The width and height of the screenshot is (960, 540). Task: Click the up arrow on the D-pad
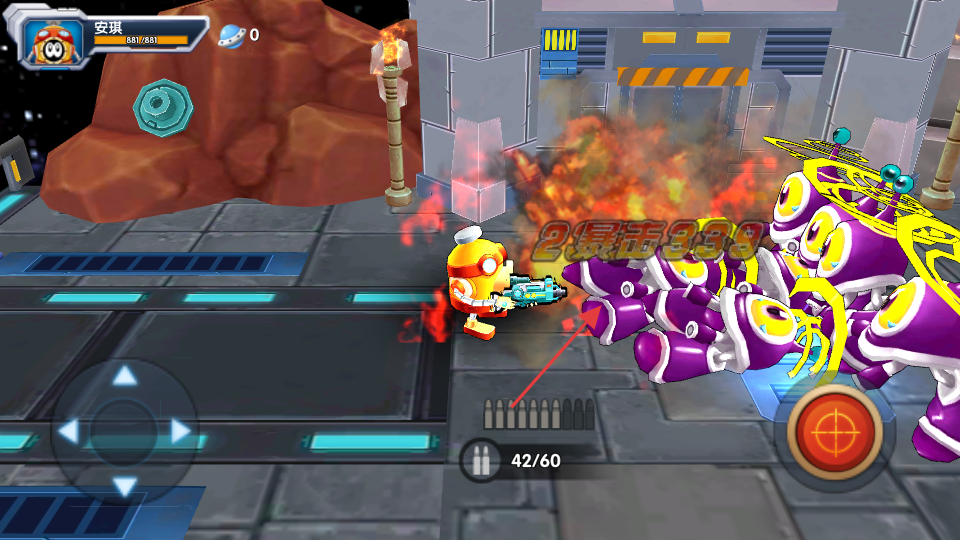[124, 377]
